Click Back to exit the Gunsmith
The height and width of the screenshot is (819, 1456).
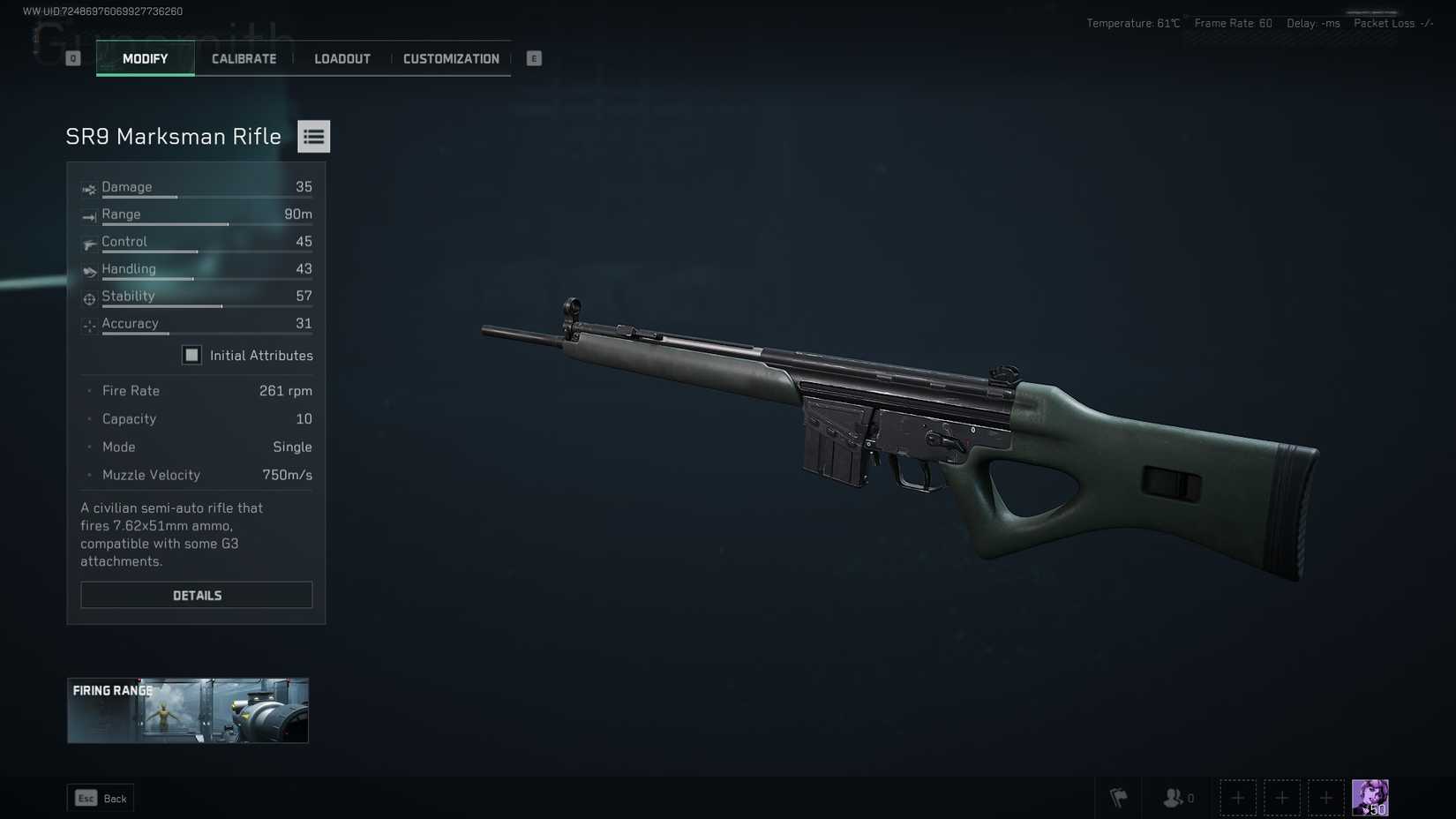coord(101,798)
